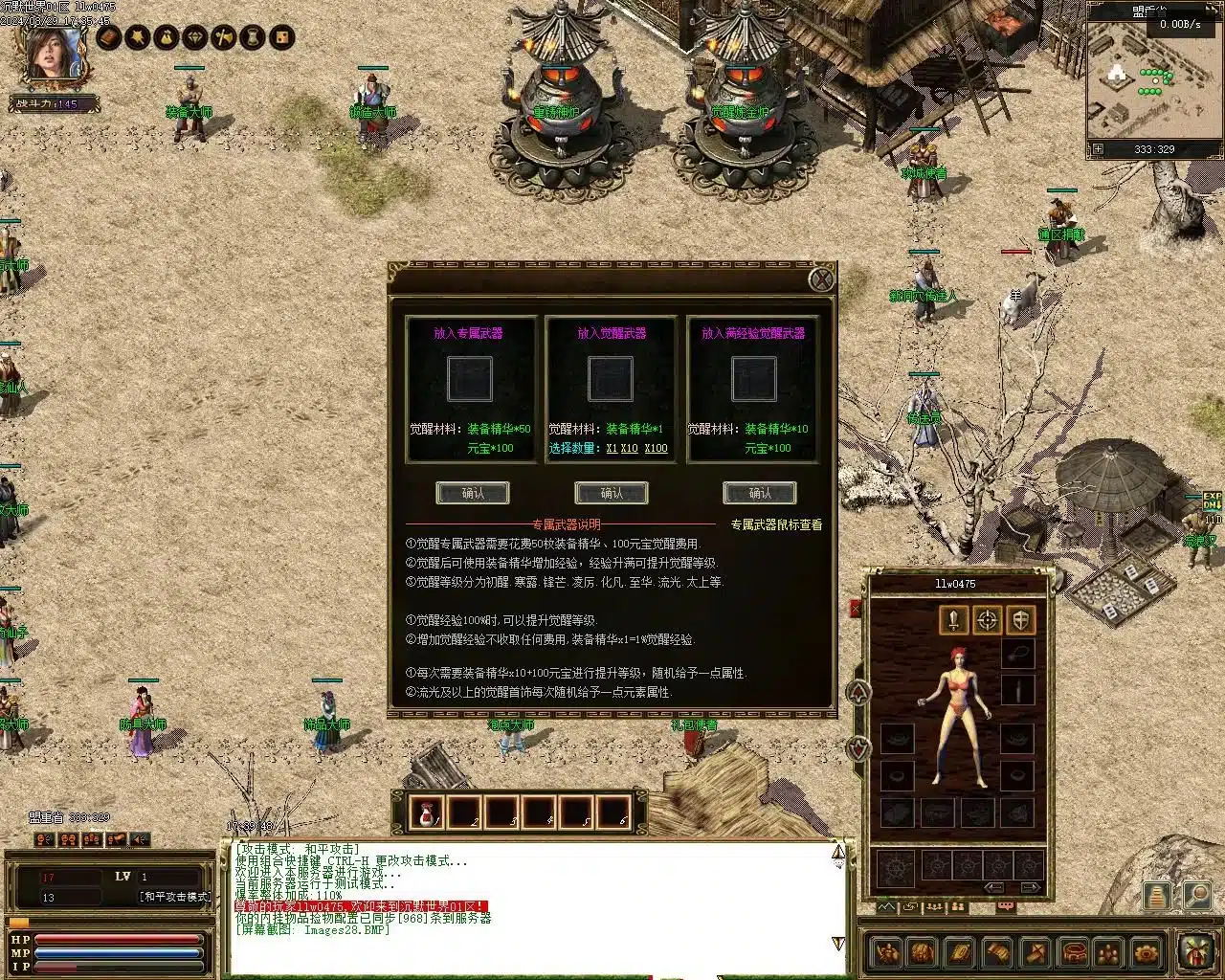Select the sword tab in character panel
Screen dimensions: 1225x980
tap(953, 620)
